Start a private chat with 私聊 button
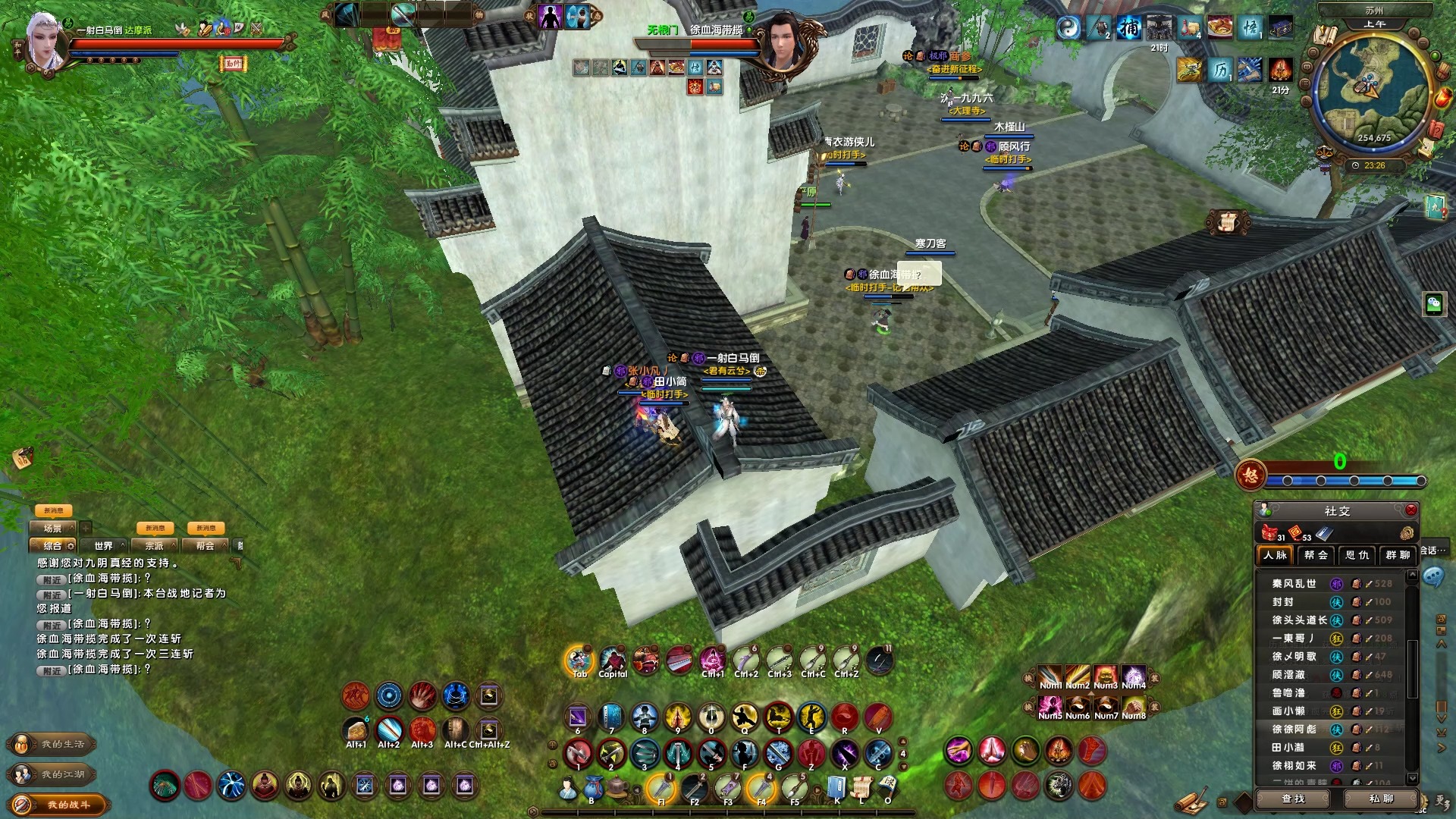The height and width of the screenshot is (819, 1456). coord(1381,799)
